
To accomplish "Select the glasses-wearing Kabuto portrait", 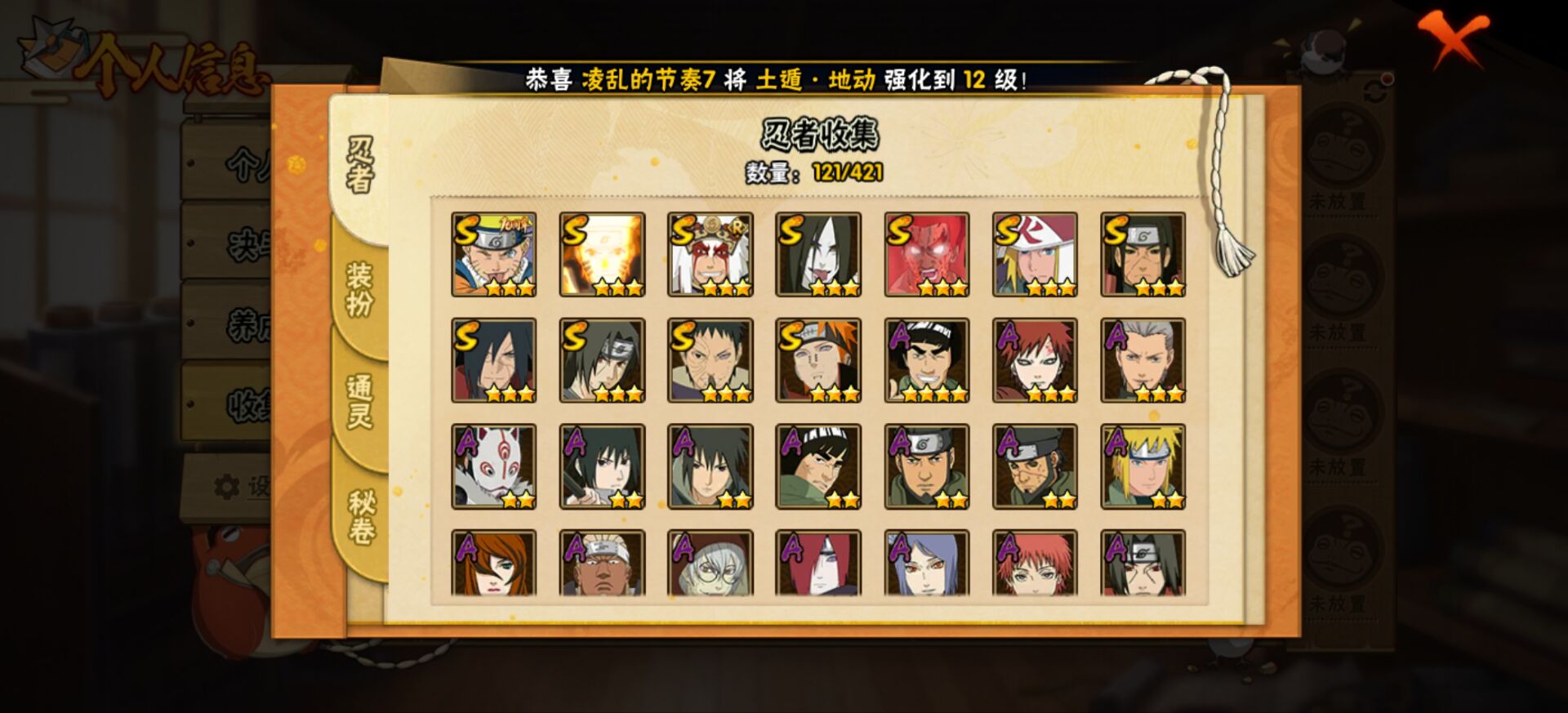I will click(x=710, y=564).
